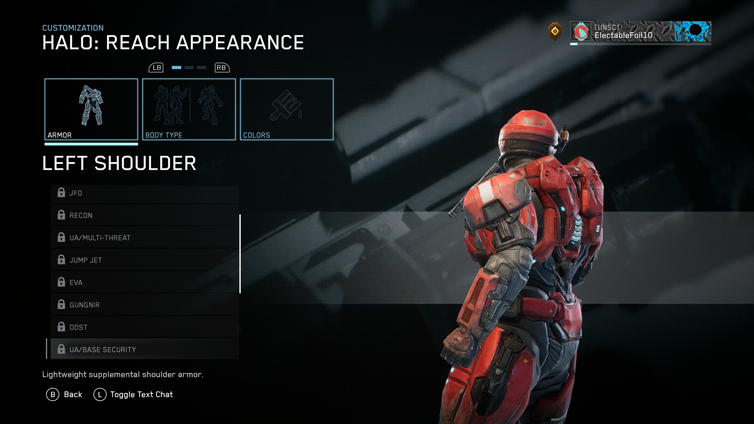
Task: Open the ElectableFoil10 player card
Action: (x=640, y=32)
